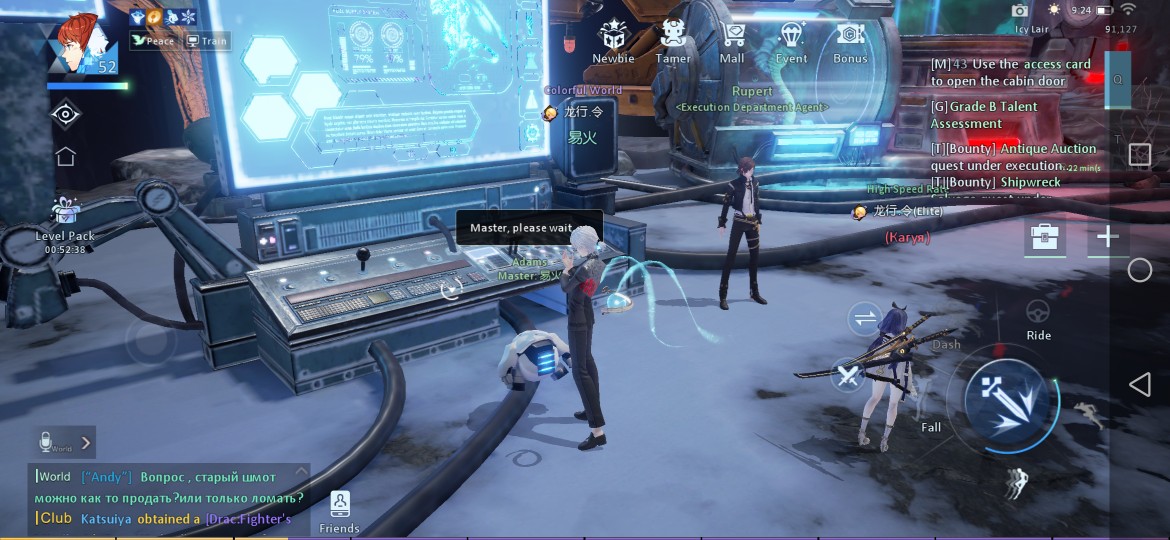Open the Grade B Talent Assessment quest

pos(984,115)
